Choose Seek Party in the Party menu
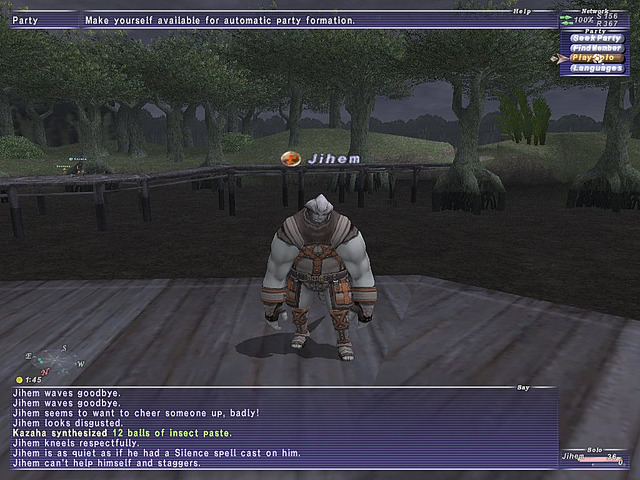 (x=596, y=37)
